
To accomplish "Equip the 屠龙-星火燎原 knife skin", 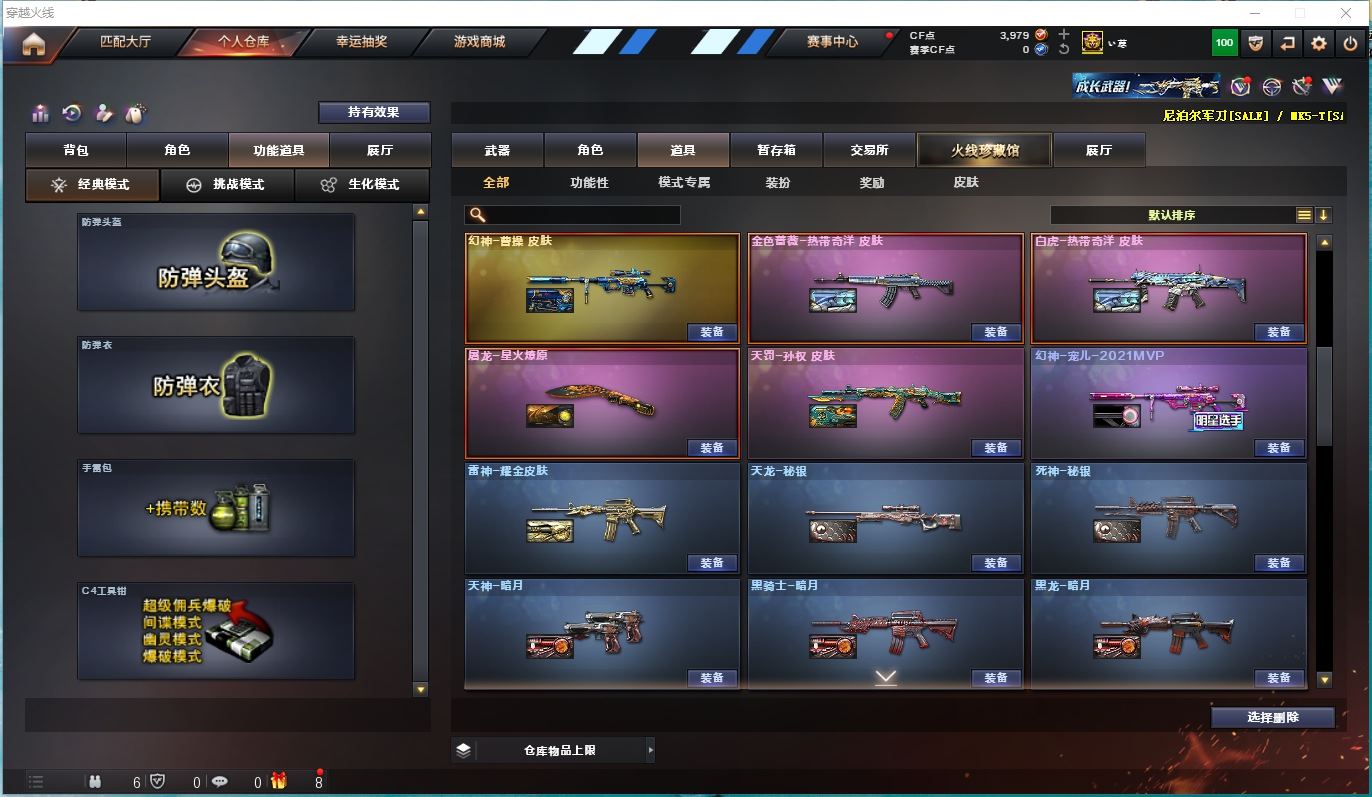I will coord(712,448).
